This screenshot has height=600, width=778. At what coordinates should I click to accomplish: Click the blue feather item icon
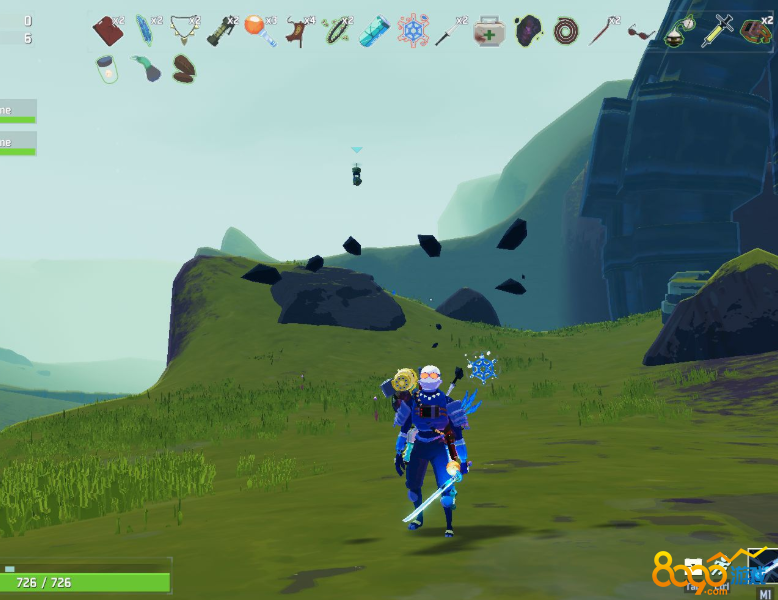click(146, 31)
